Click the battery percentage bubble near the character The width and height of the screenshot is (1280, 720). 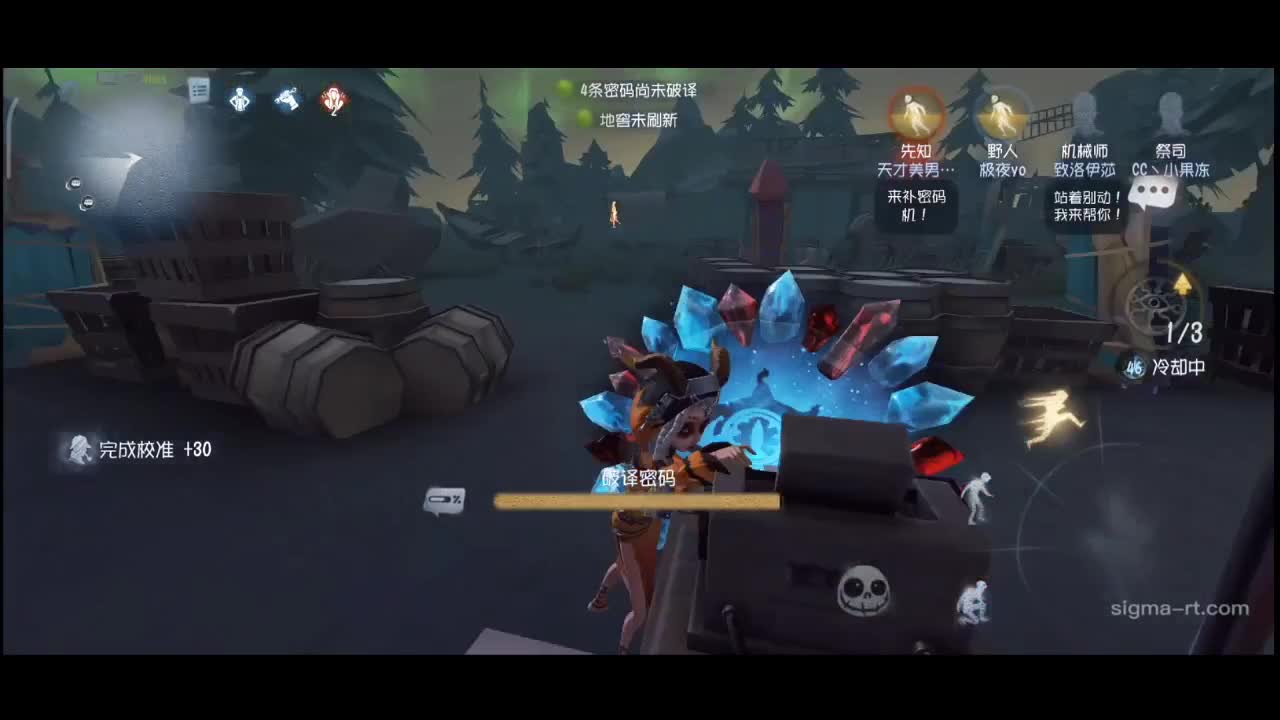[445, 500]
